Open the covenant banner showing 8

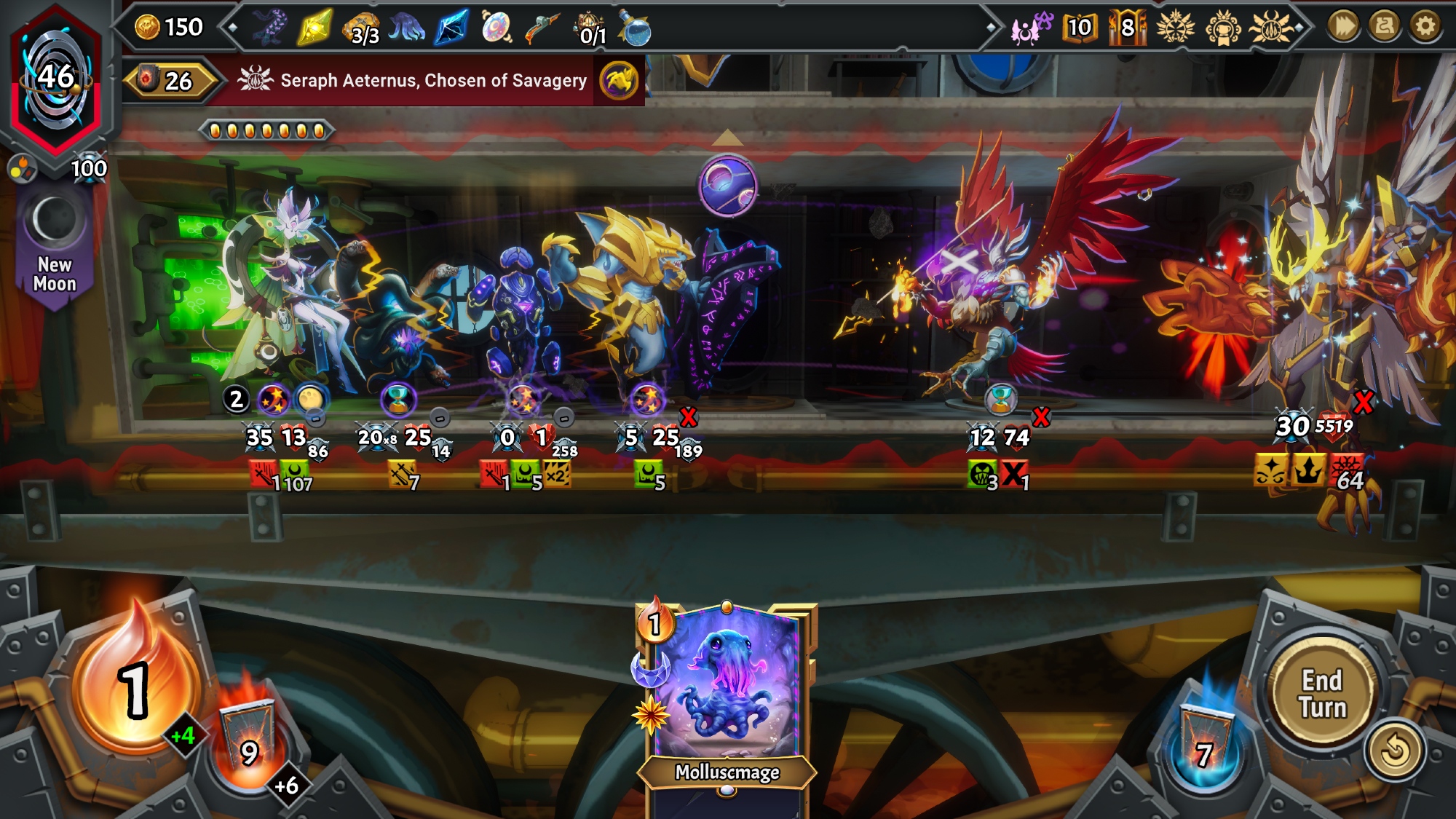point(1126,28)
